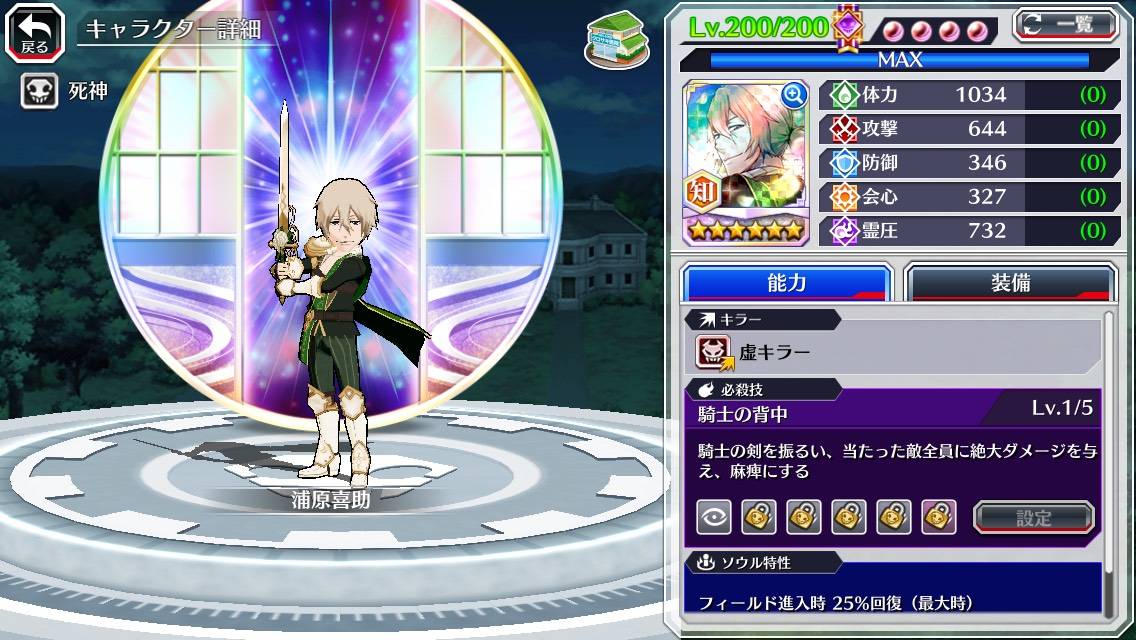Open the green building shop icon

point(611,38)
